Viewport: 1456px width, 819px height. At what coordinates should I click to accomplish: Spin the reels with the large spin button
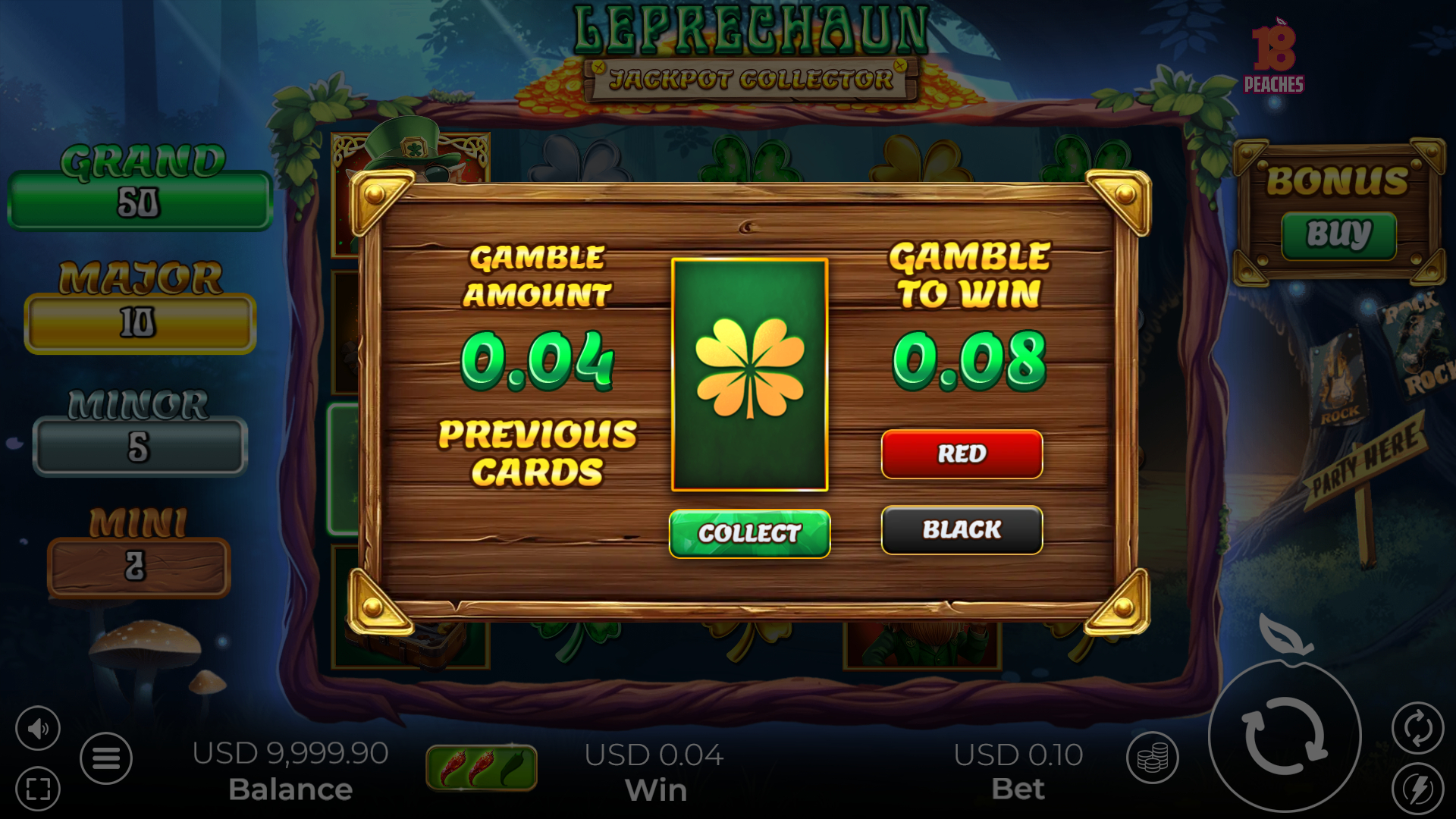[1285, 736]
